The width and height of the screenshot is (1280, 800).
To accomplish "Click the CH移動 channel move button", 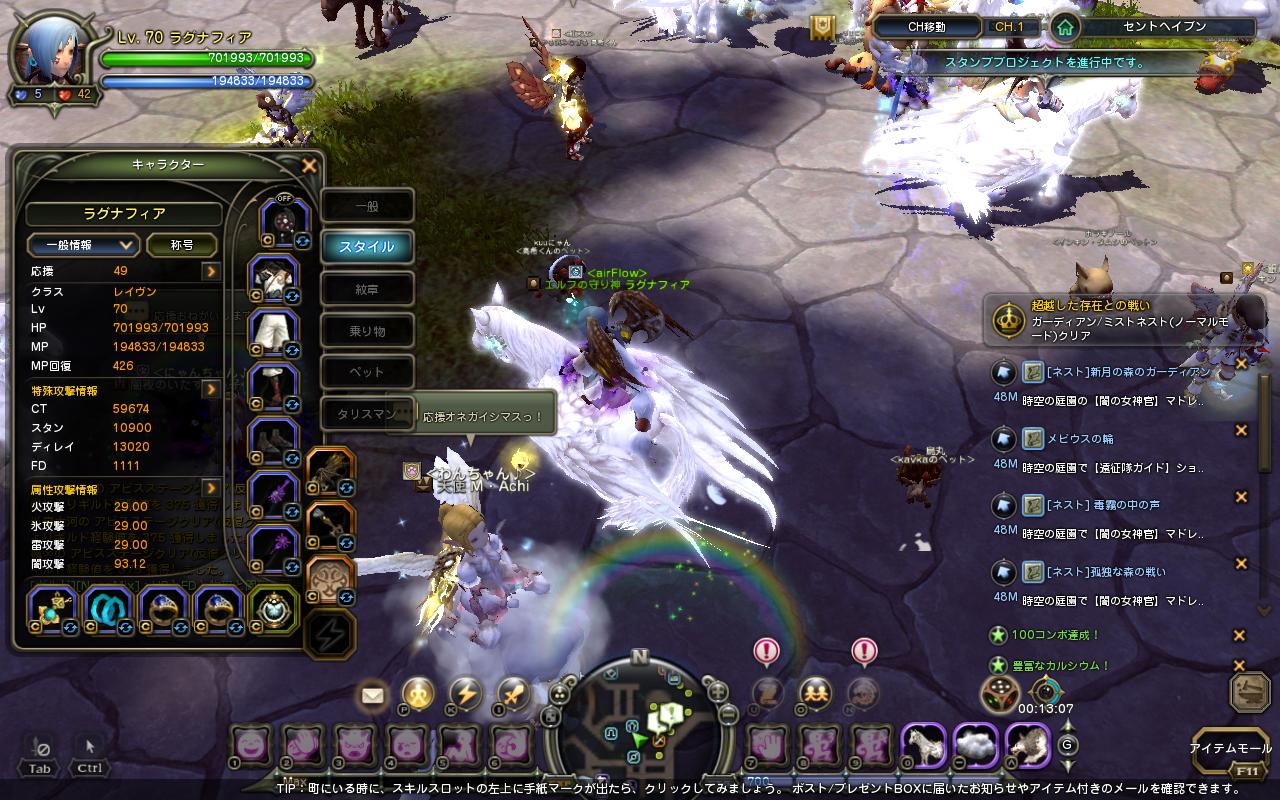I will pyautogui.click(x=927, y=27).
